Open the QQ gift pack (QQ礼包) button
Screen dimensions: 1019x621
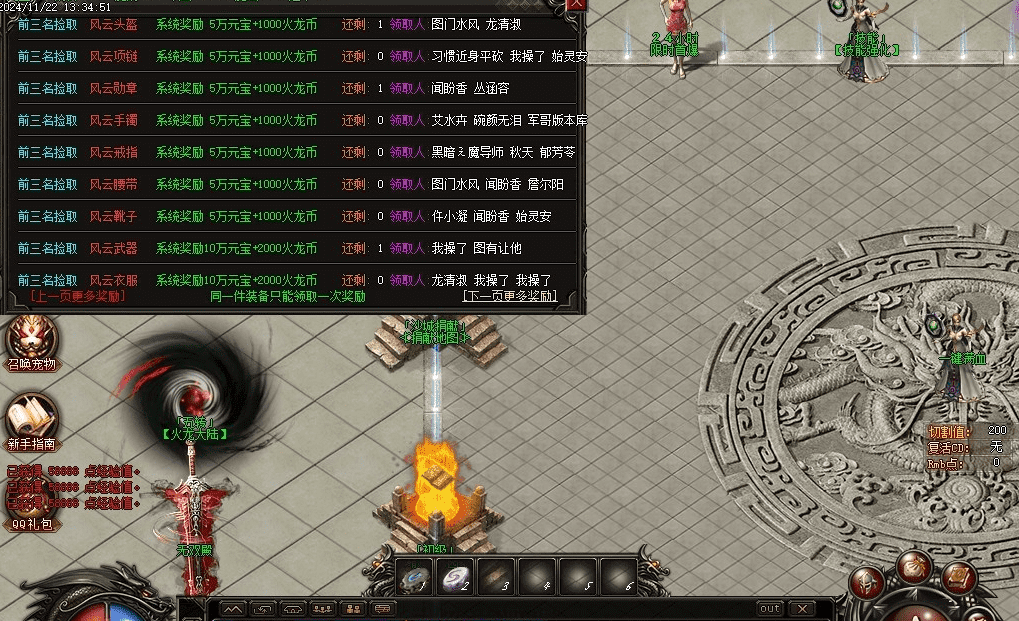[x=32, y=523]
